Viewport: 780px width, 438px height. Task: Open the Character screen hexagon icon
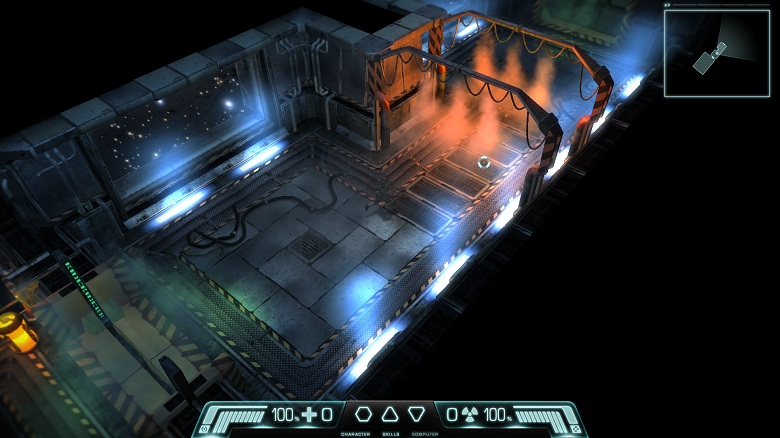(x=364, y=414)
